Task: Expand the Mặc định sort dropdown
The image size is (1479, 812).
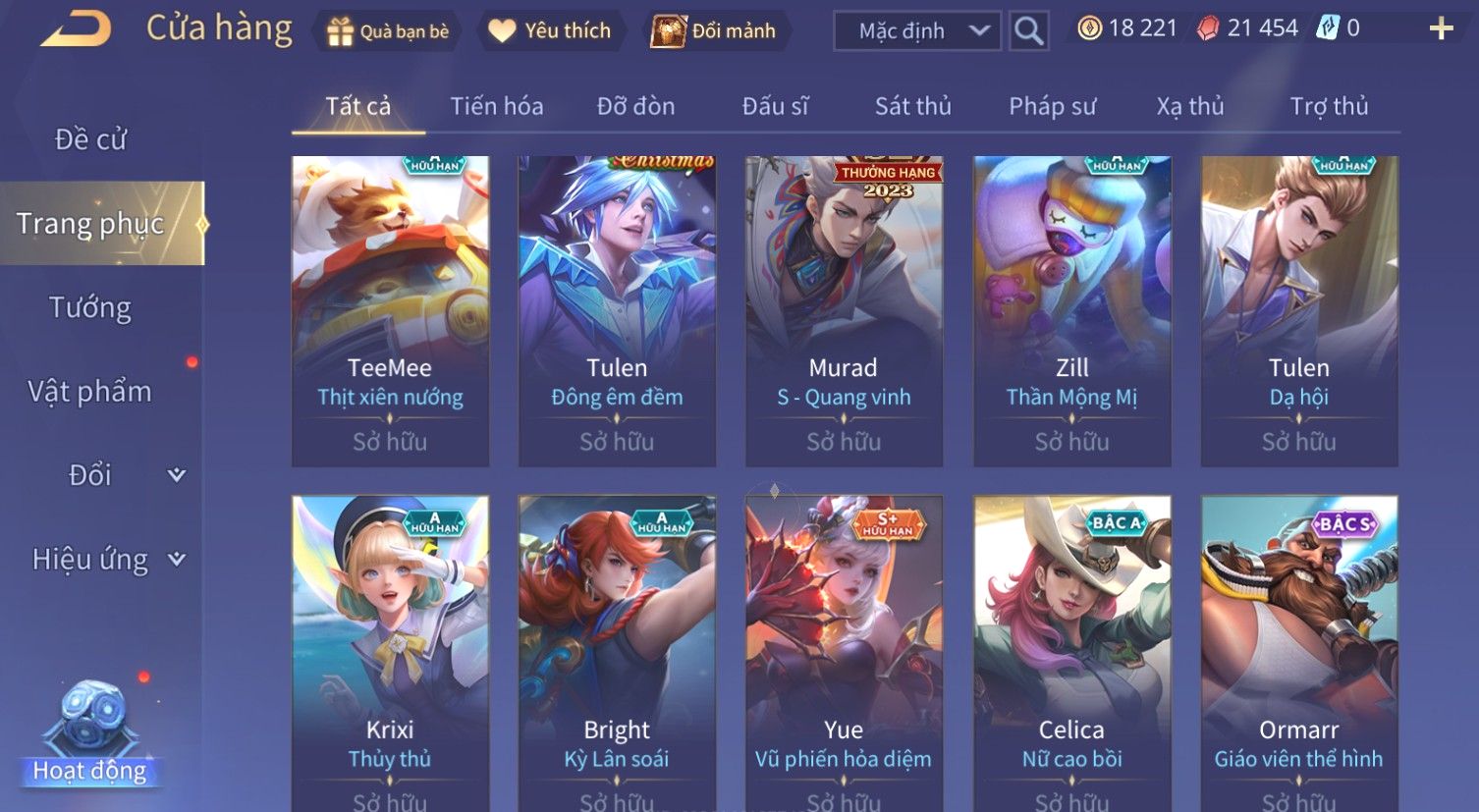Action: pyautogui.click(x=917, y=31)
